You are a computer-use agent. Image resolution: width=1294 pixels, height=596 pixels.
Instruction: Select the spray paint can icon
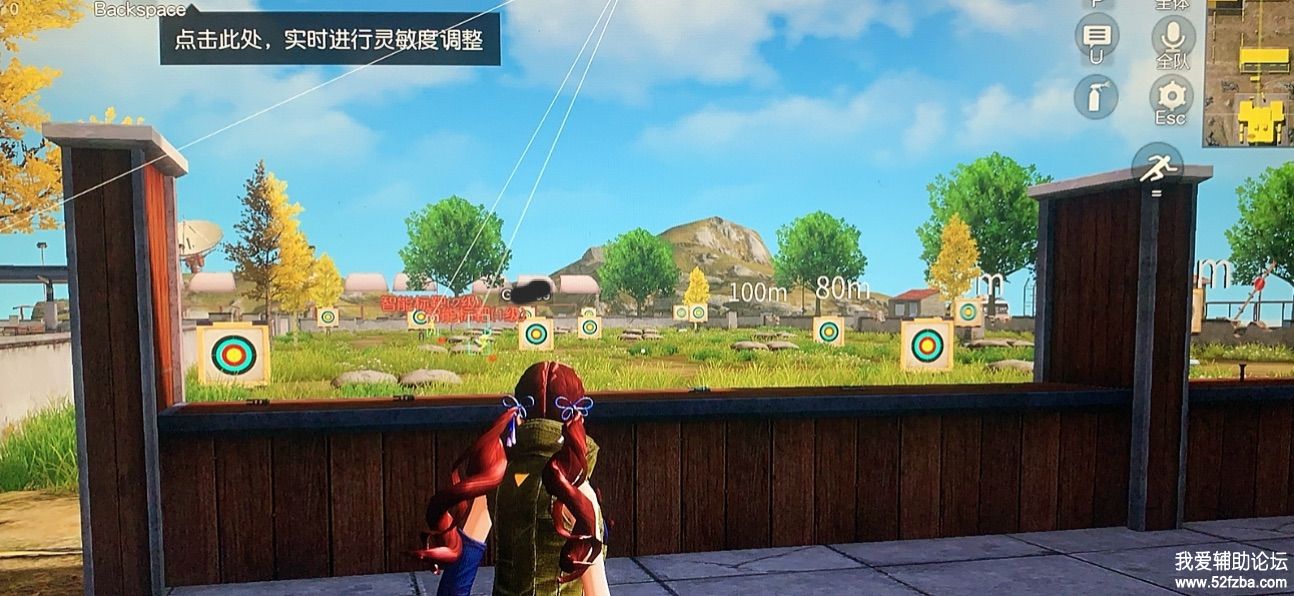tap(1096, 97)
